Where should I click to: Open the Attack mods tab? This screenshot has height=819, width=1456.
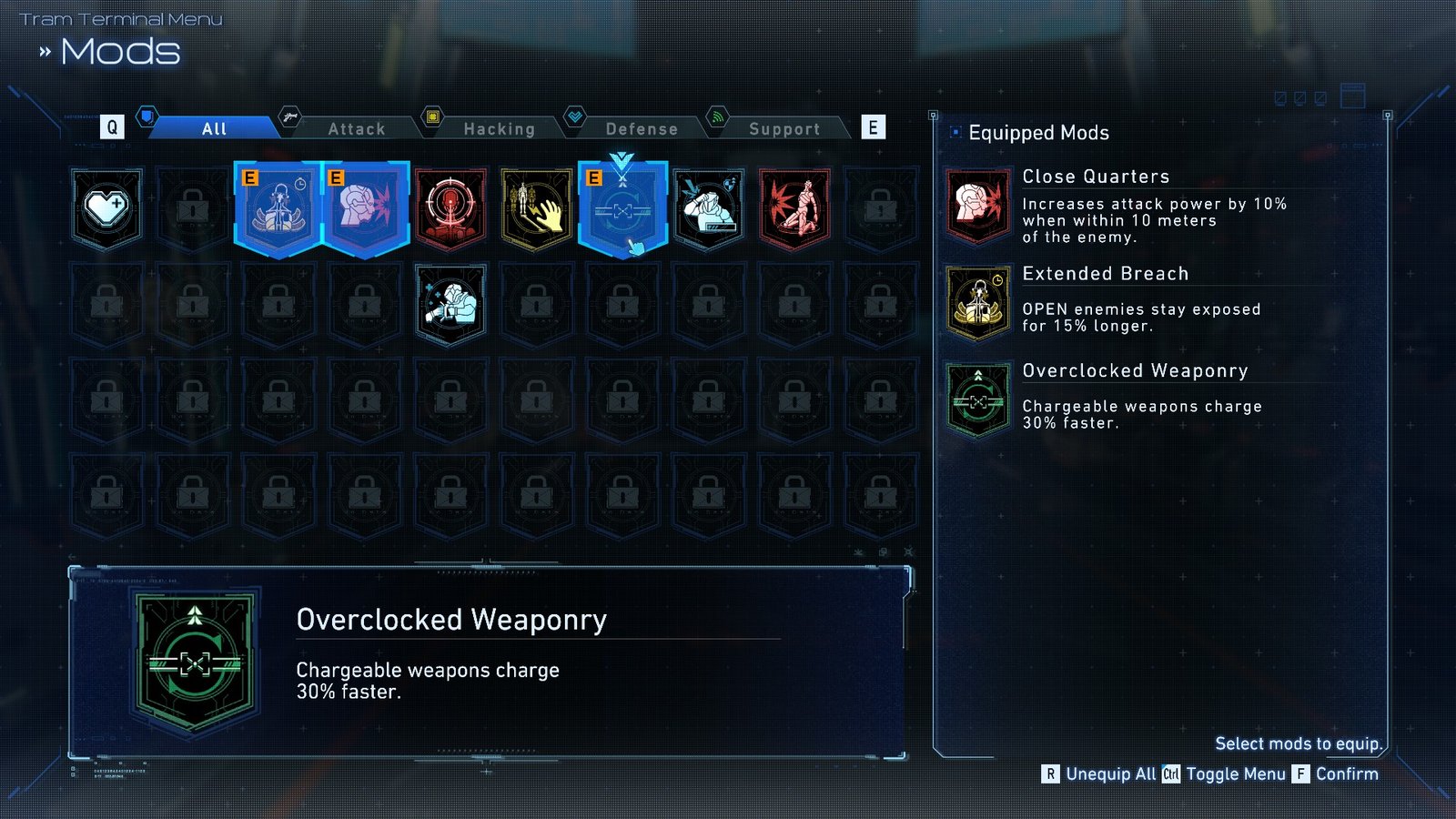point(357,129)
